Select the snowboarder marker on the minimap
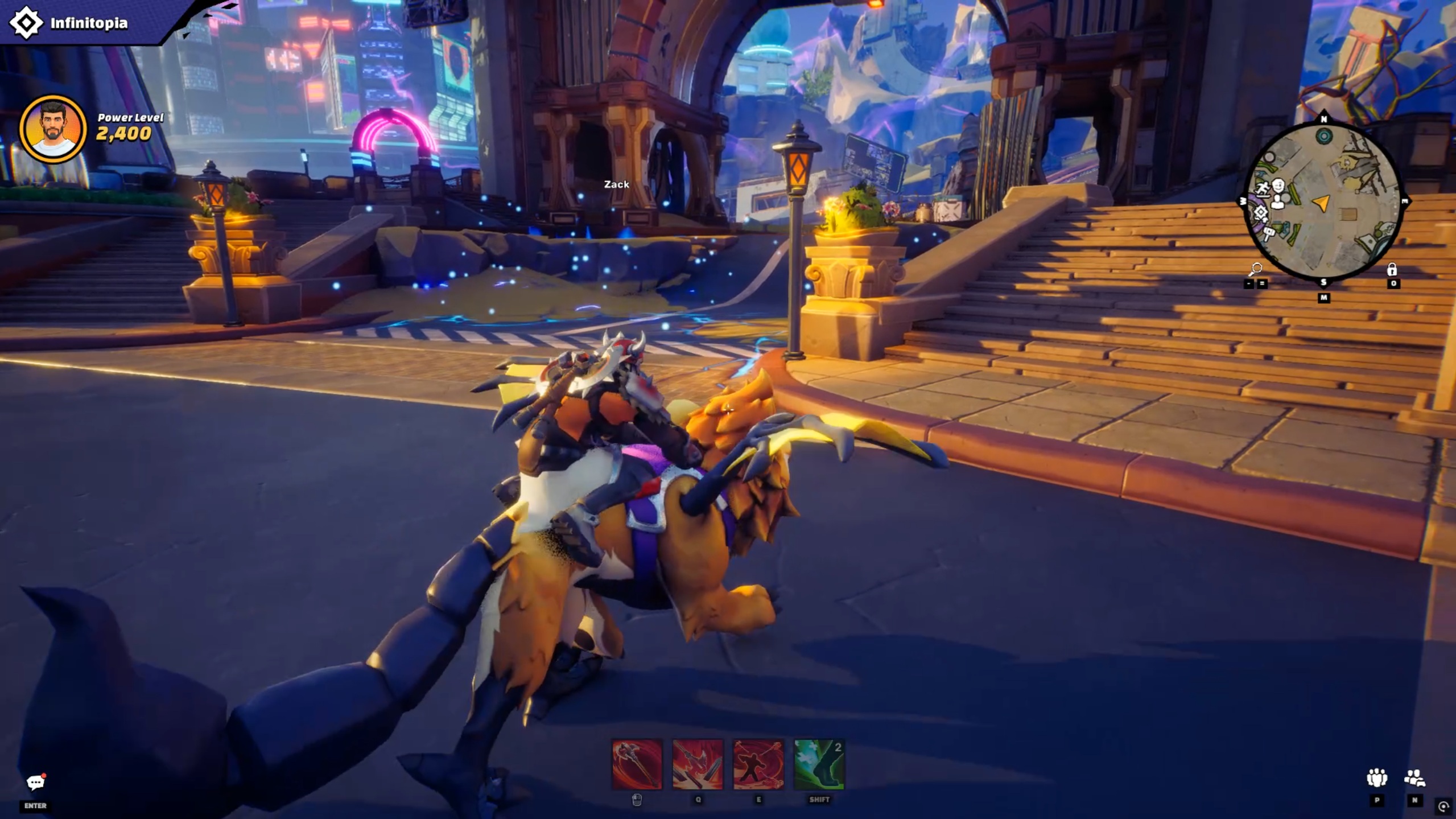 point(1263,189)
